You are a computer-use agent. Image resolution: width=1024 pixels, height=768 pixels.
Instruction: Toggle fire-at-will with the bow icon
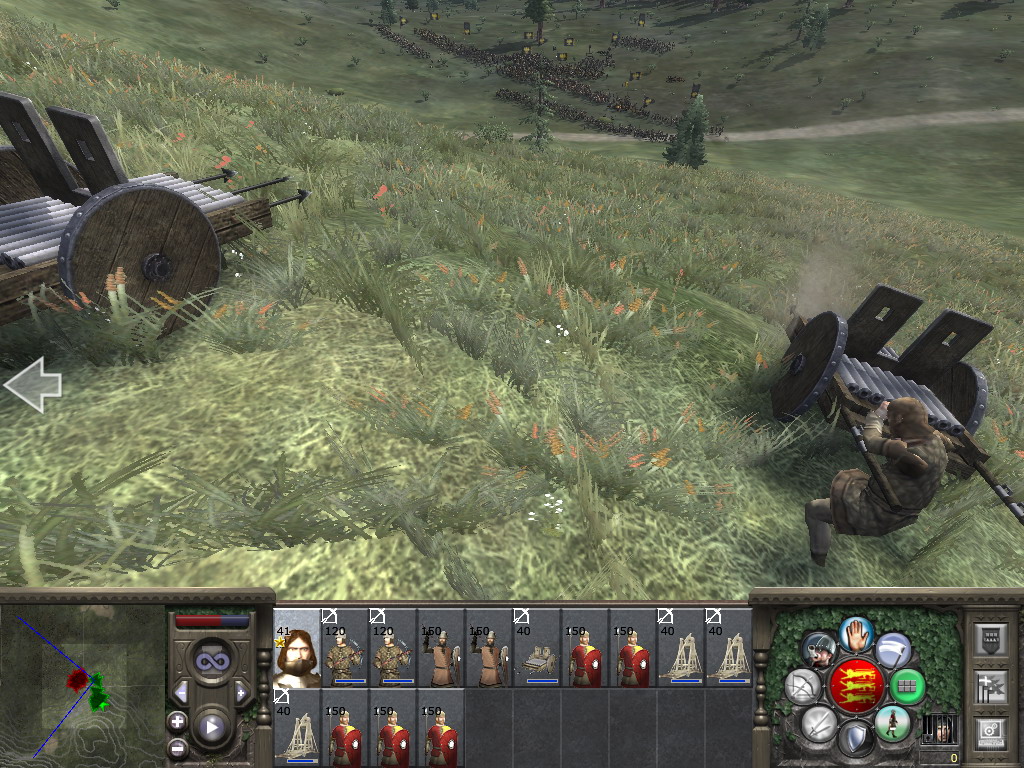coord(803,687)
